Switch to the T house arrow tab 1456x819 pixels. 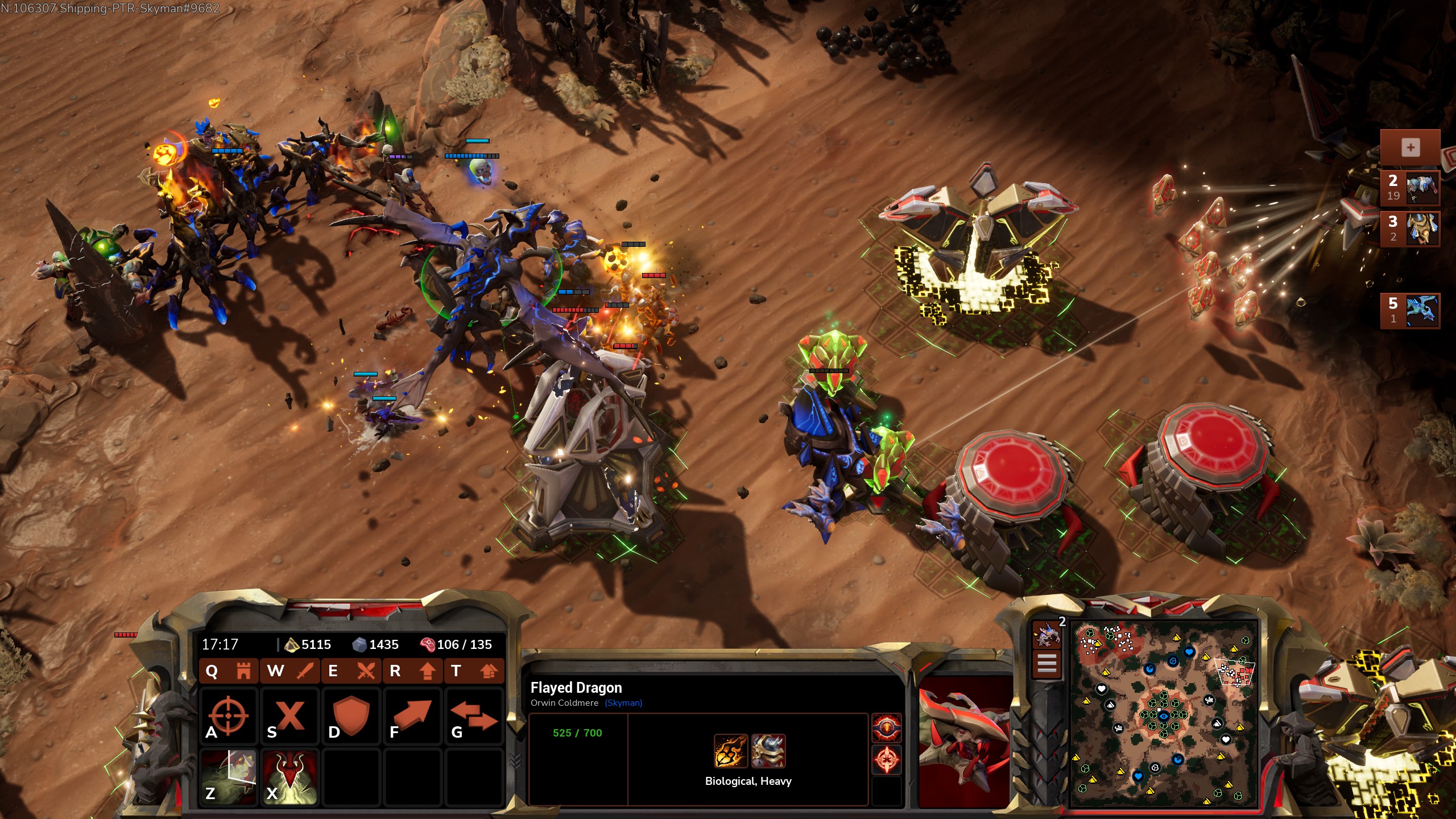pos(475,671)
